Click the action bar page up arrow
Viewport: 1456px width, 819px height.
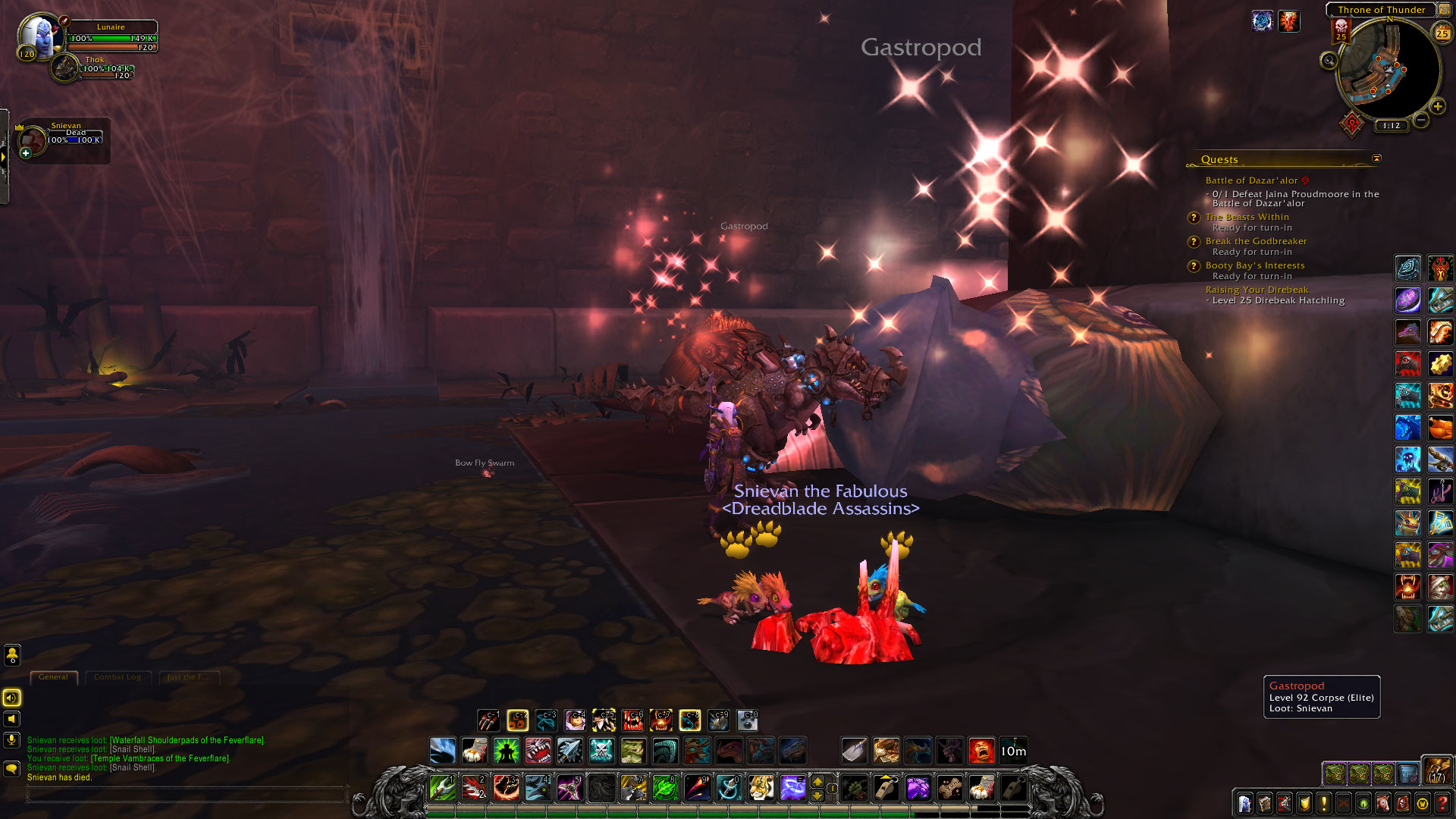tap(817, 781)
